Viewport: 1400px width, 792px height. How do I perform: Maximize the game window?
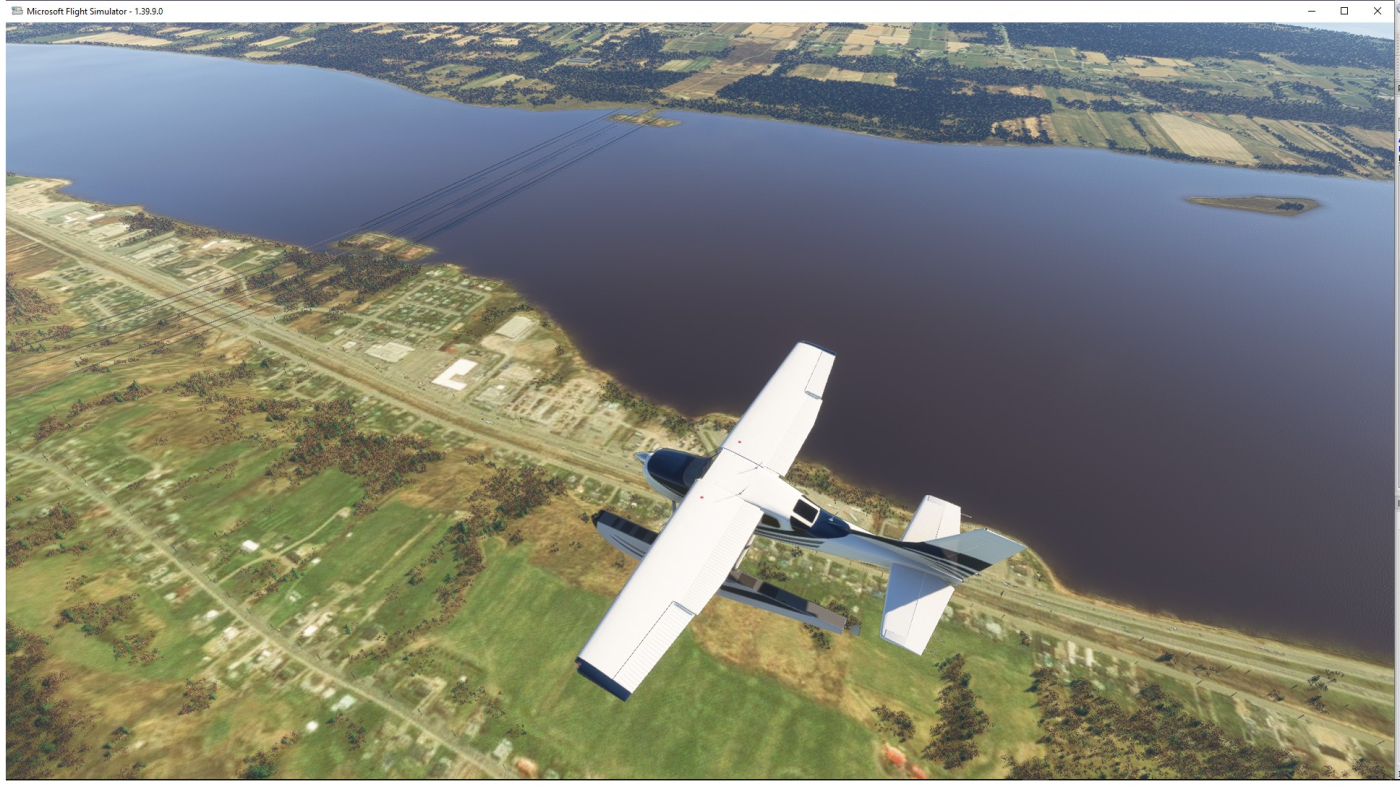tap(1344, 11)
